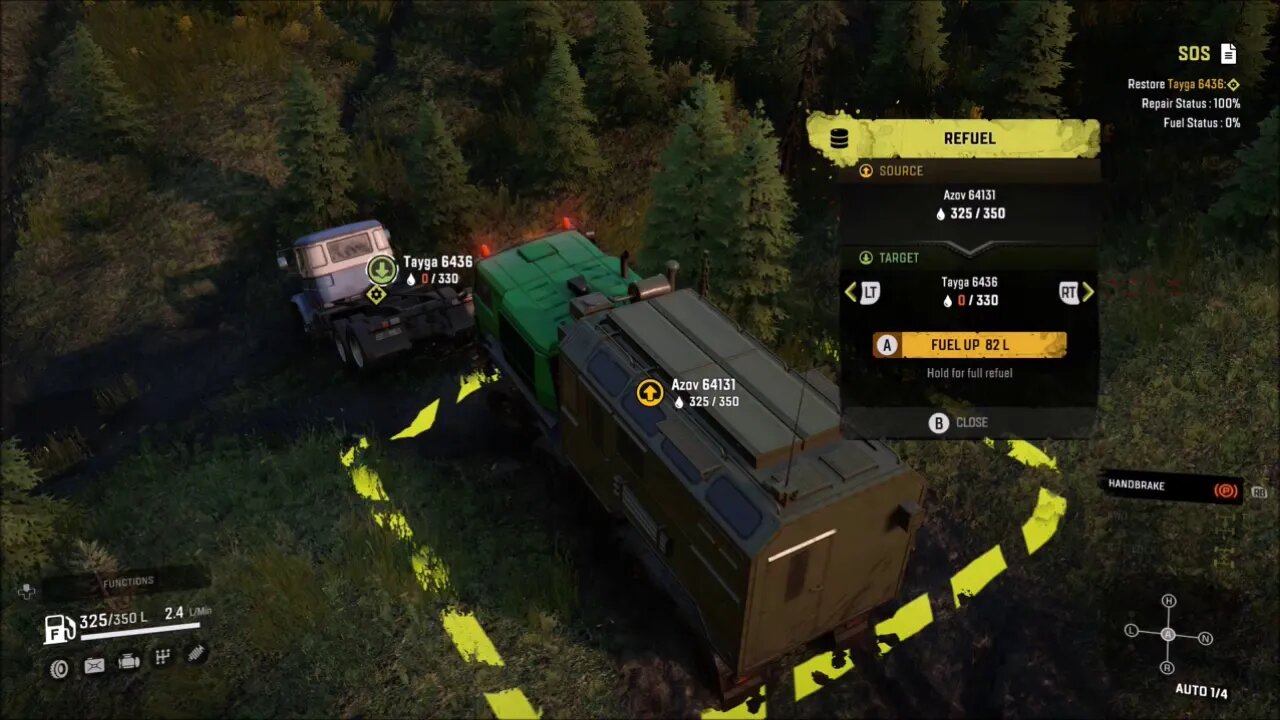Viewport: 1280px width, 720px height.
Task: Click the gearbox status icon
Action: point(161,657)
